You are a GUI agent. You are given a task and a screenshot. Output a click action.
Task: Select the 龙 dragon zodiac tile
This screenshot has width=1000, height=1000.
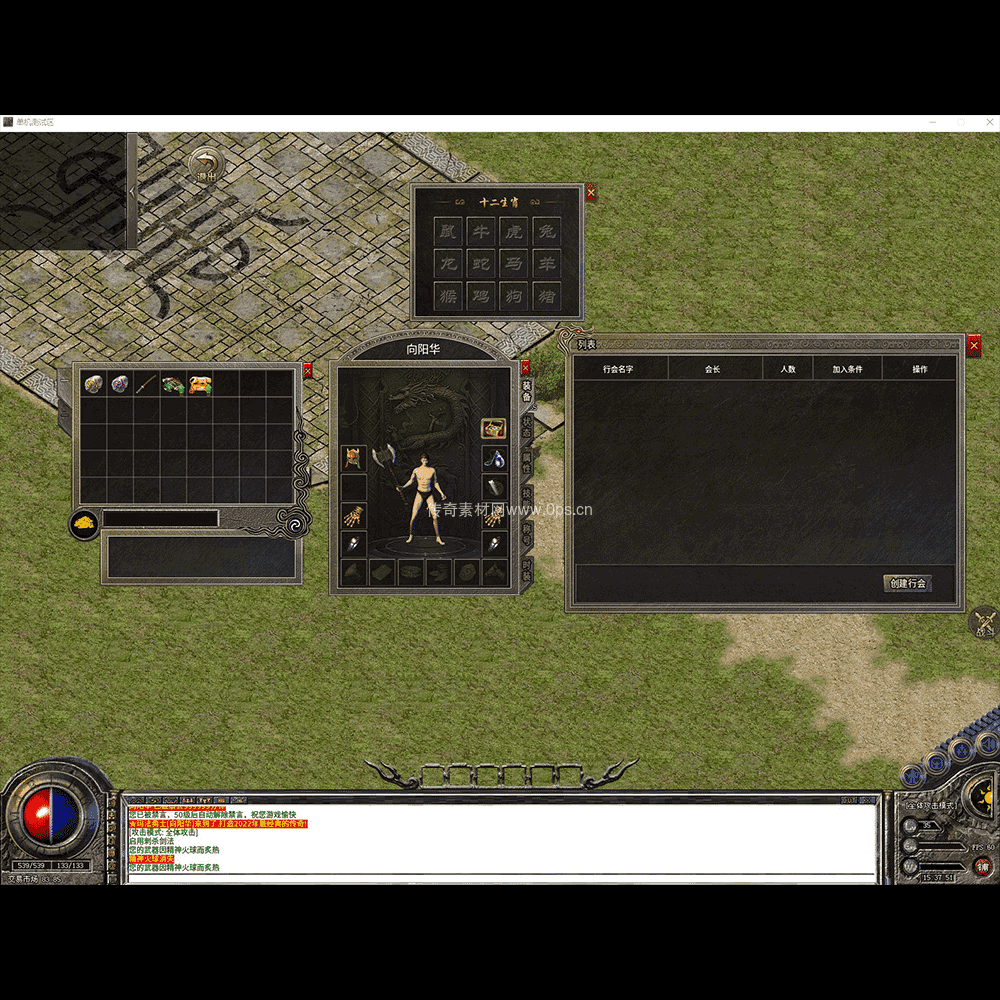(449, 265)
